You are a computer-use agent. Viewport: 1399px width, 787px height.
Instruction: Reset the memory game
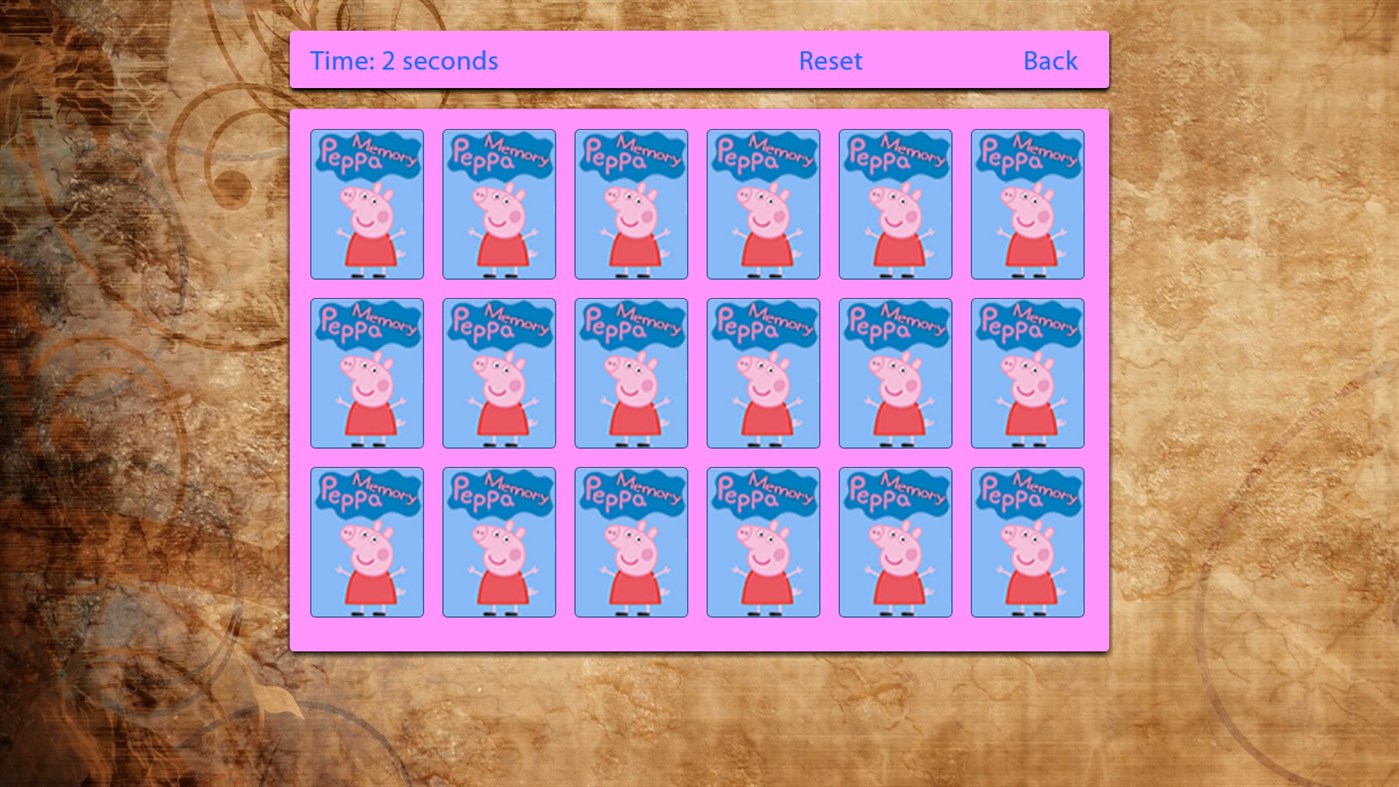pos(830,60)
